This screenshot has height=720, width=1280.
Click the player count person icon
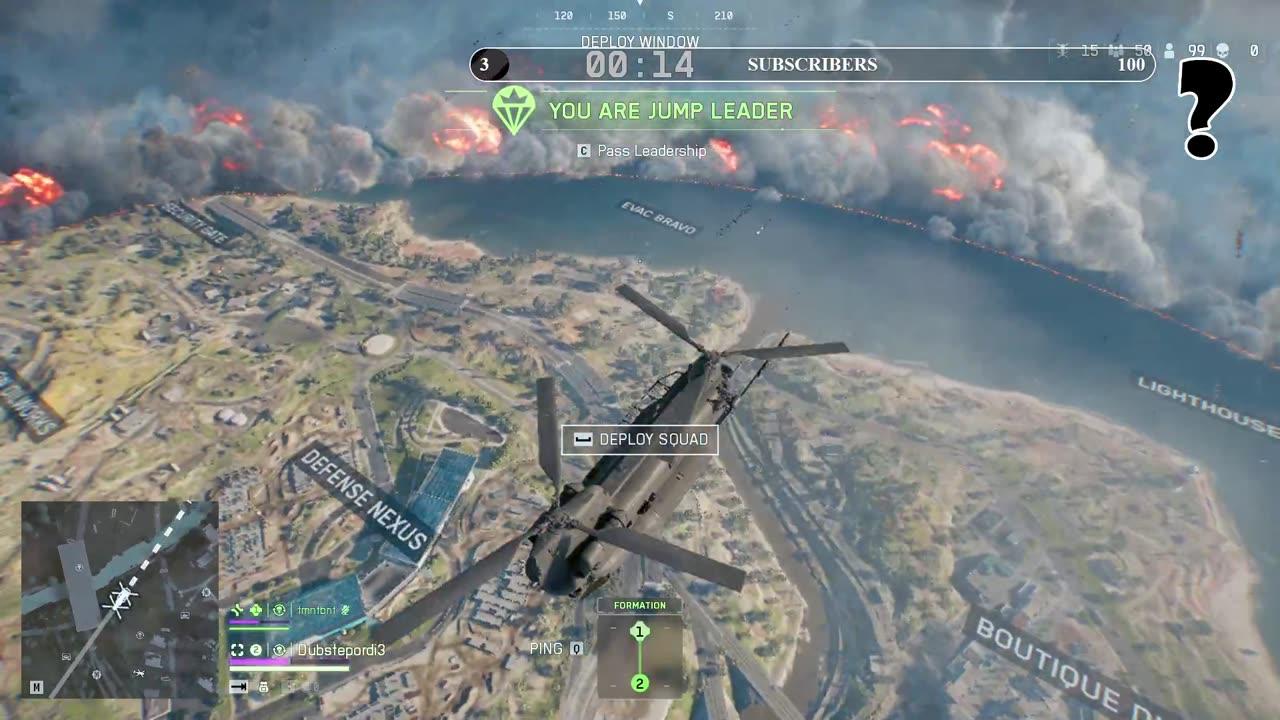tap(1169, 50)
